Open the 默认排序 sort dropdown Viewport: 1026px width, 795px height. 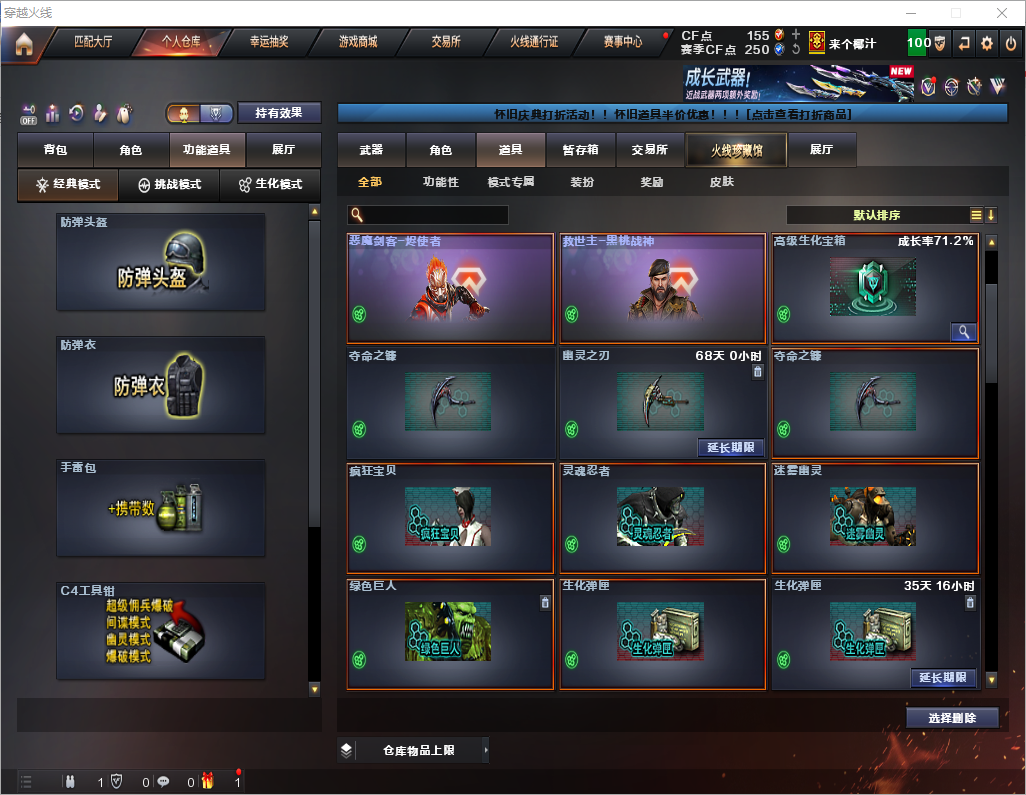[876, 215]
